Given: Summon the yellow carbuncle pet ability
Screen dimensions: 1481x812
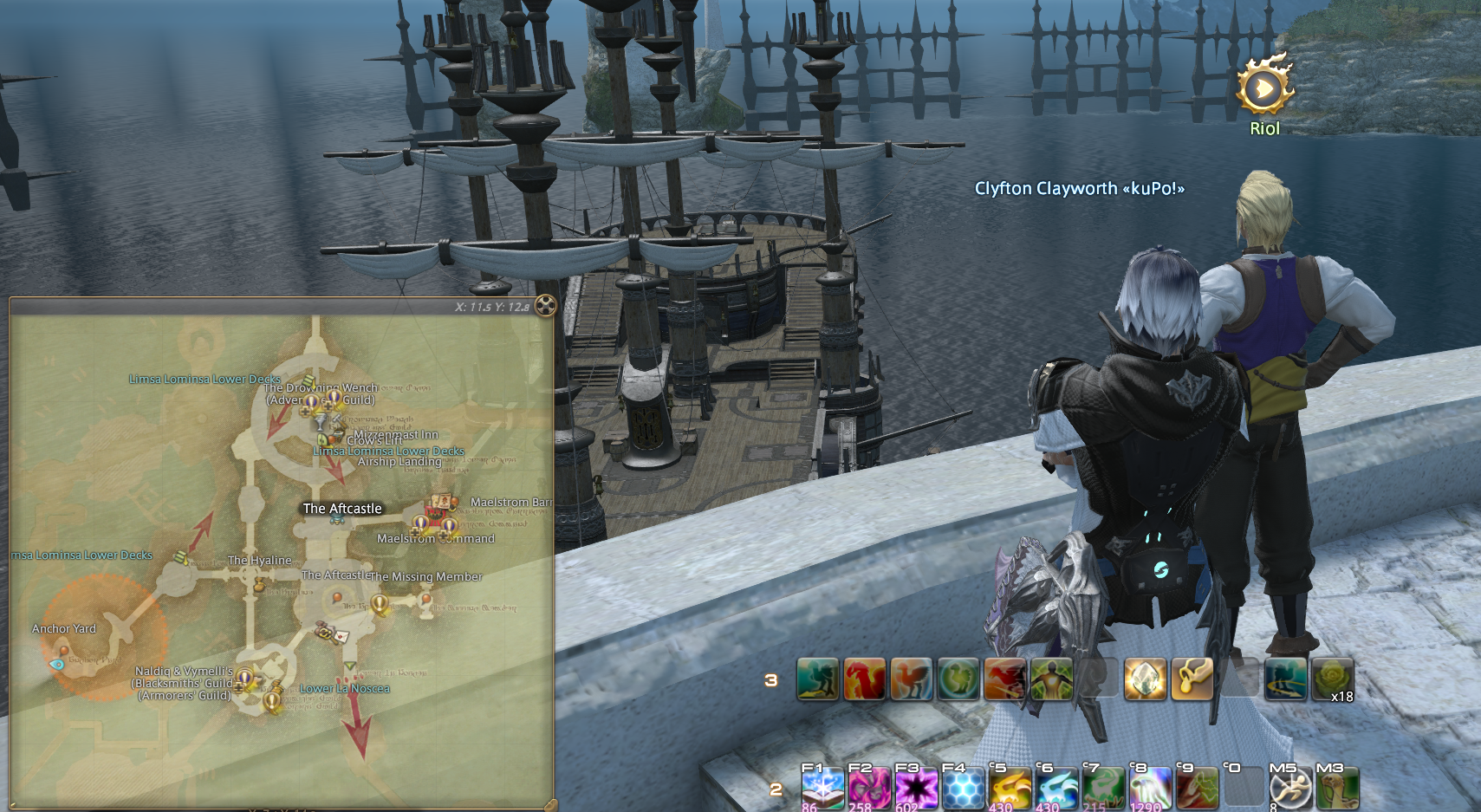Looking at the screenshot, I should tap(1009, 788).
